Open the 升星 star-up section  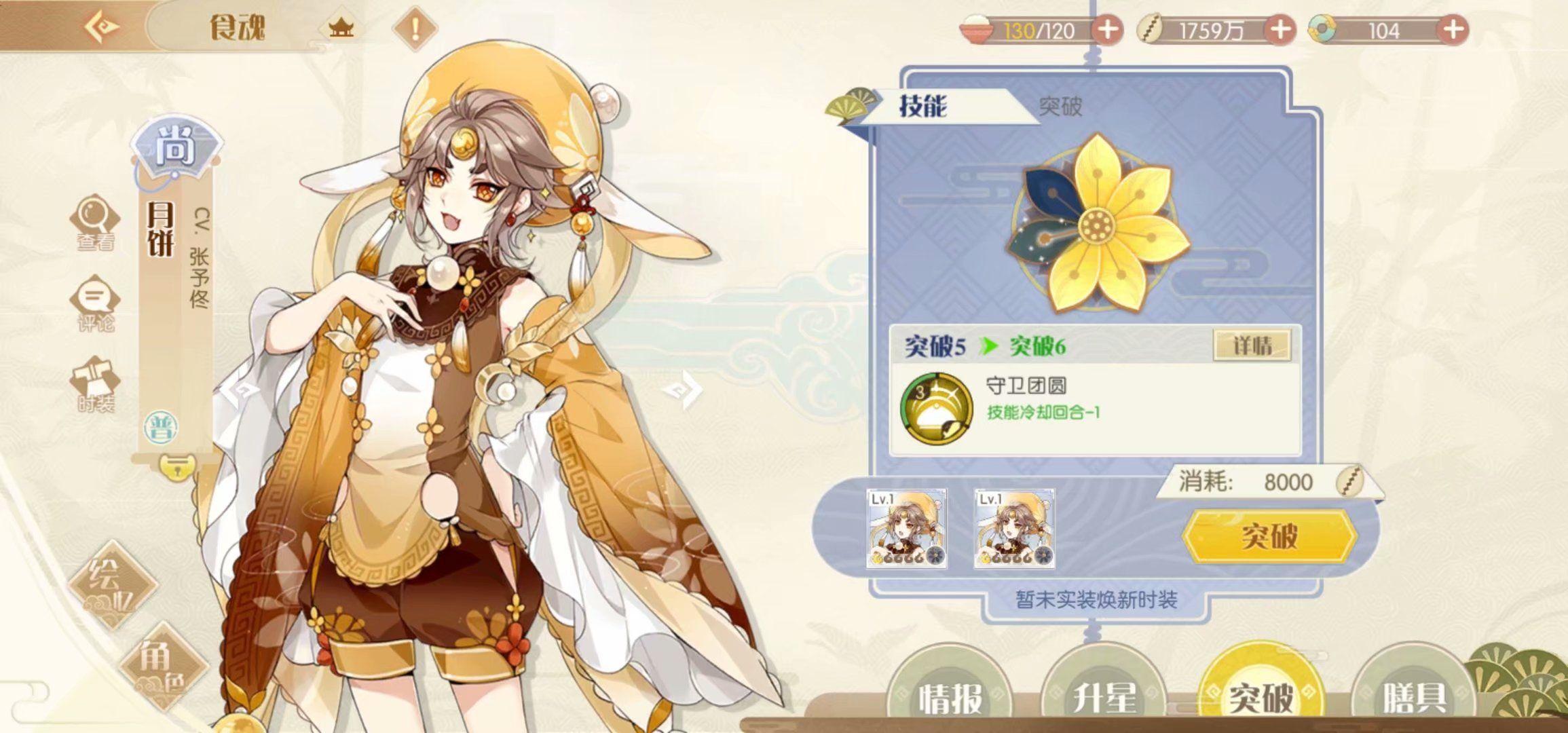pos(1104,696)
